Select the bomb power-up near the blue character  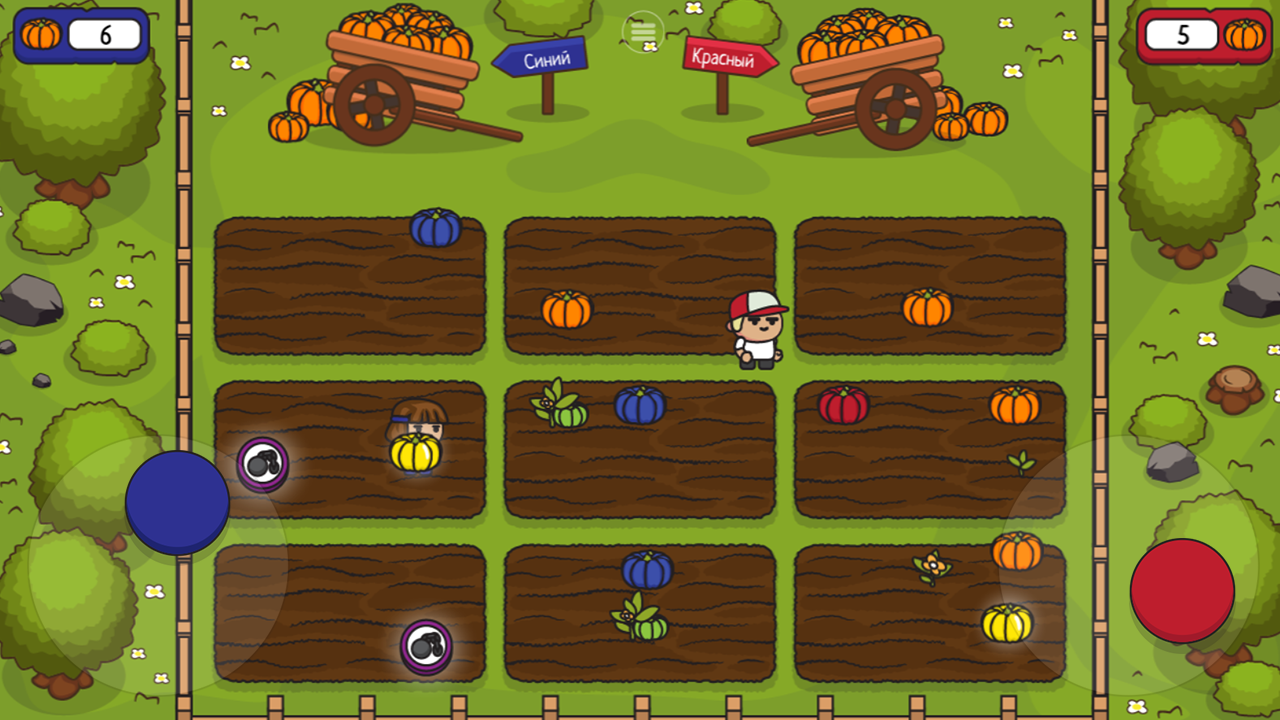click(x=262, y=463)
